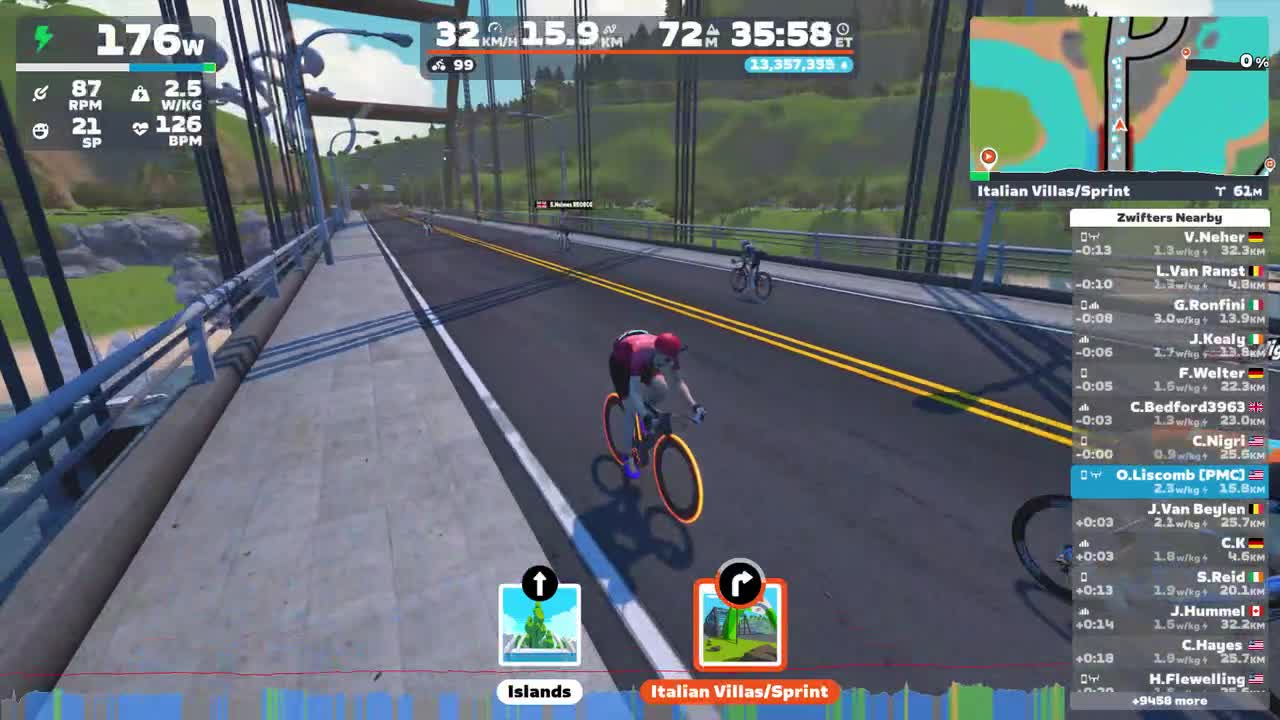Image resolution: width=1280 pixels, height=720 pixels.
Task: Pick L.Van Ranst from Zwifters Nearby
Action: pos(1169,278)
